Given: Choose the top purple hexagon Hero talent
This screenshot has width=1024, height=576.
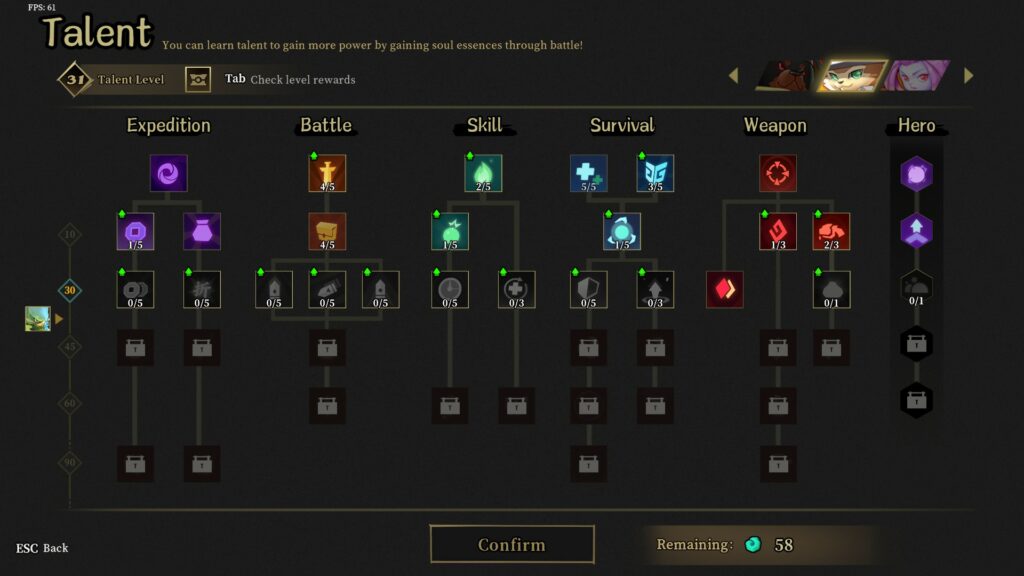Looking at the screenshot, I should click(916, 174).
